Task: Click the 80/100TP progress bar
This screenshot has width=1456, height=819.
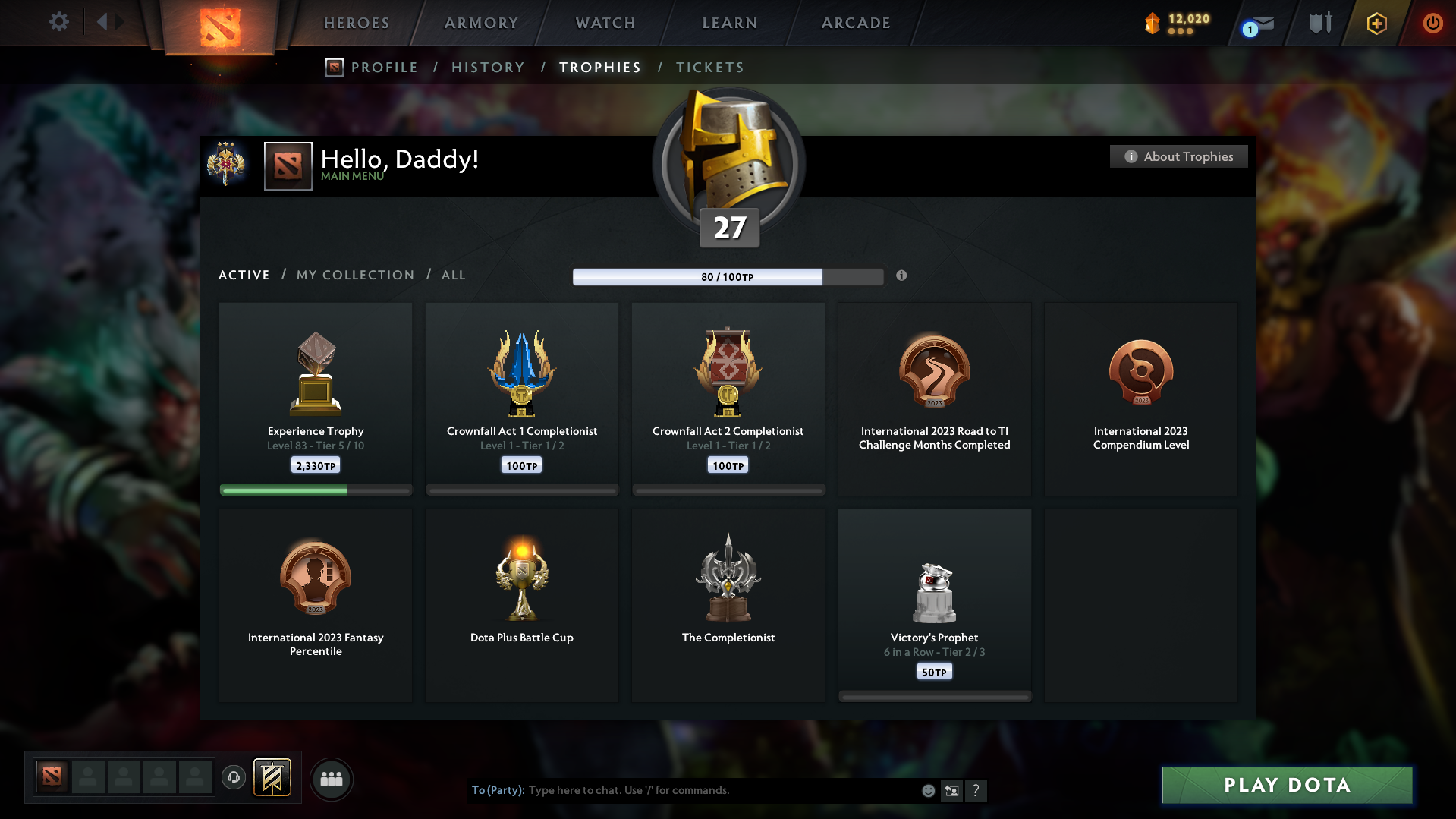Action: [x=728, y=277]
